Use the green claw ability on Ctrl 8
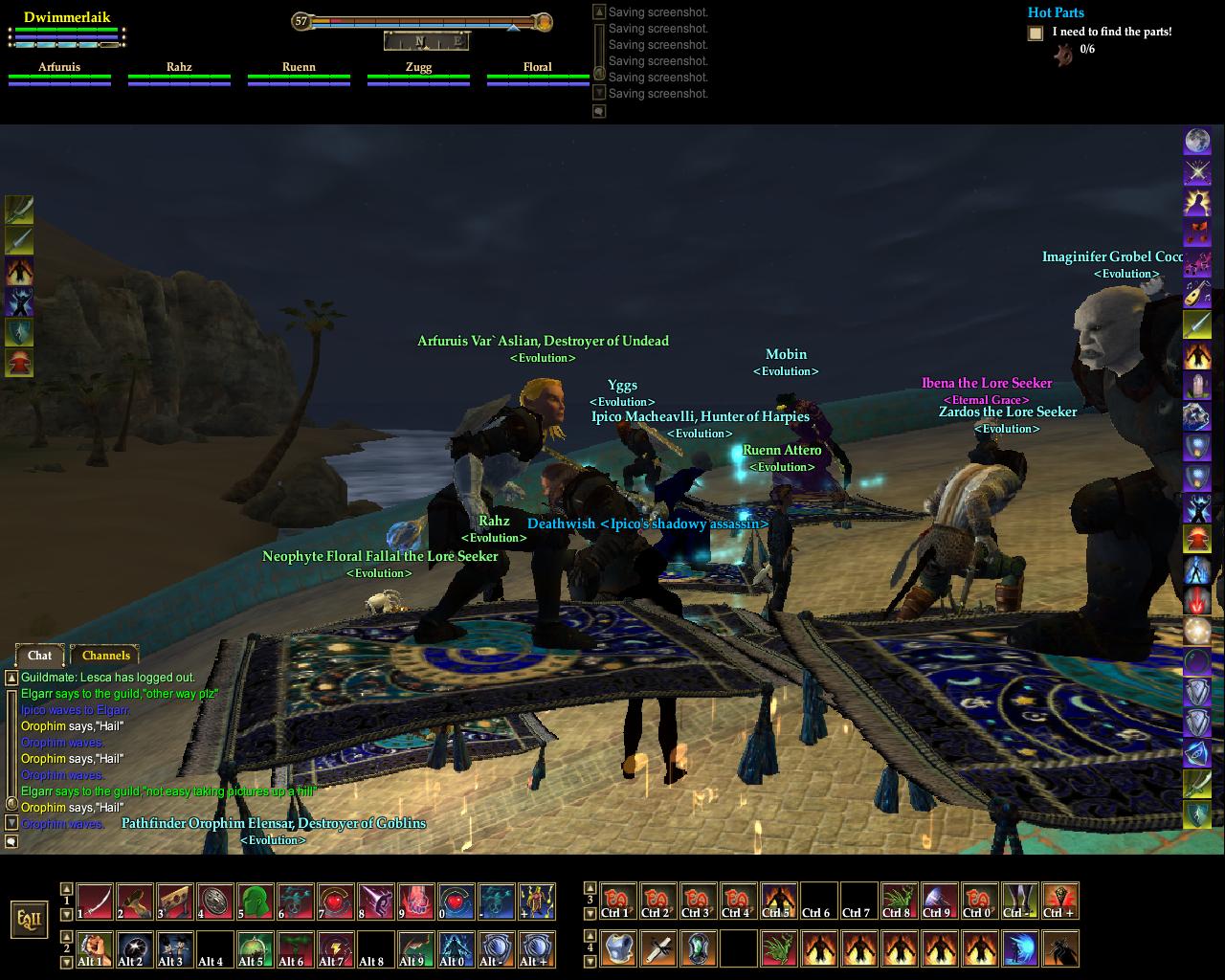The width and height of the screenshot is (1225, 980). click(899, 902)
